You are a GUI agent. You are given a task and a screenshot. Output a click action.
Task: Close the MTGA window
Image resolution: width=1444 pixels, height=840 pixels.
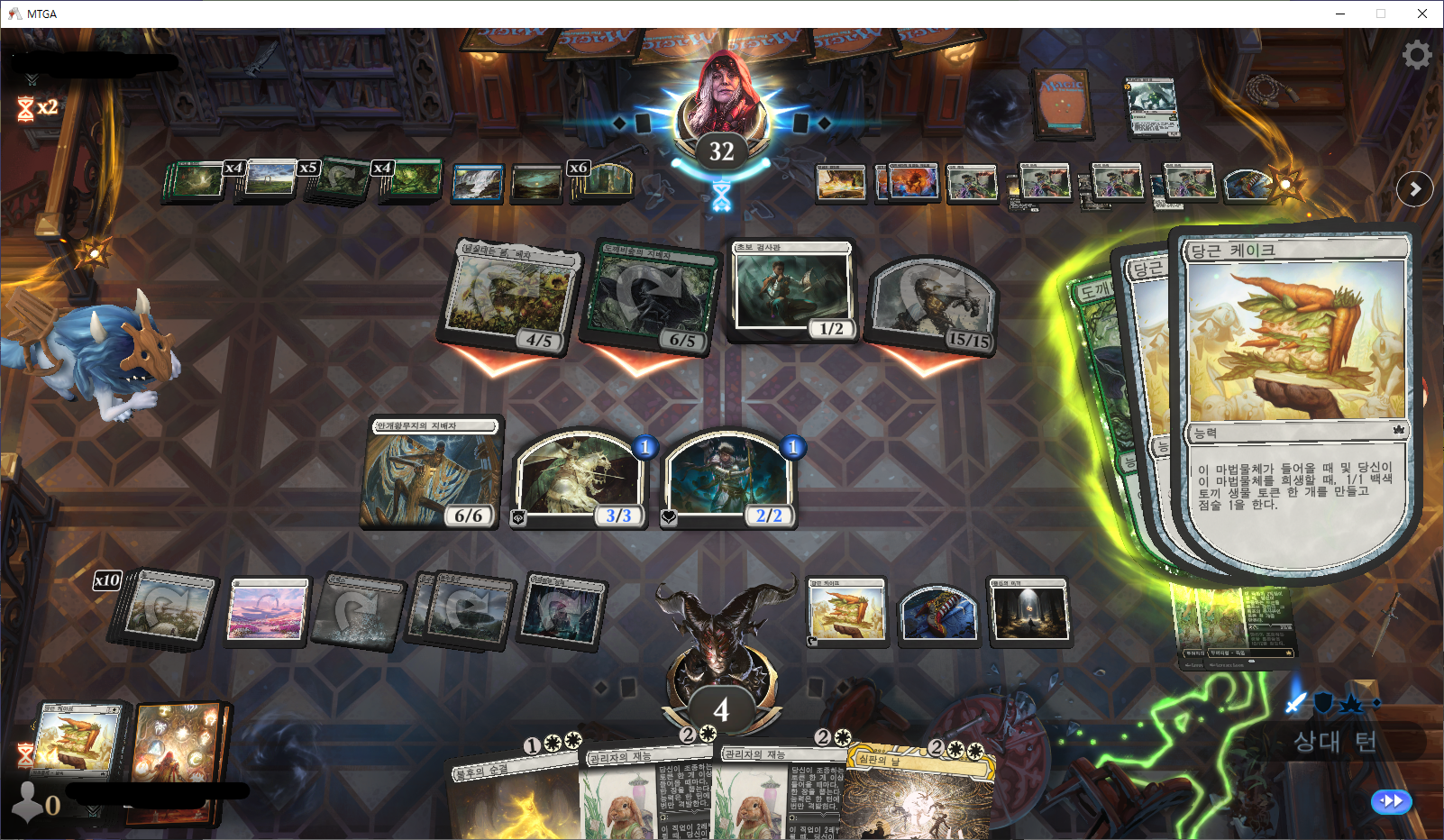click(x=1422, y=14)
